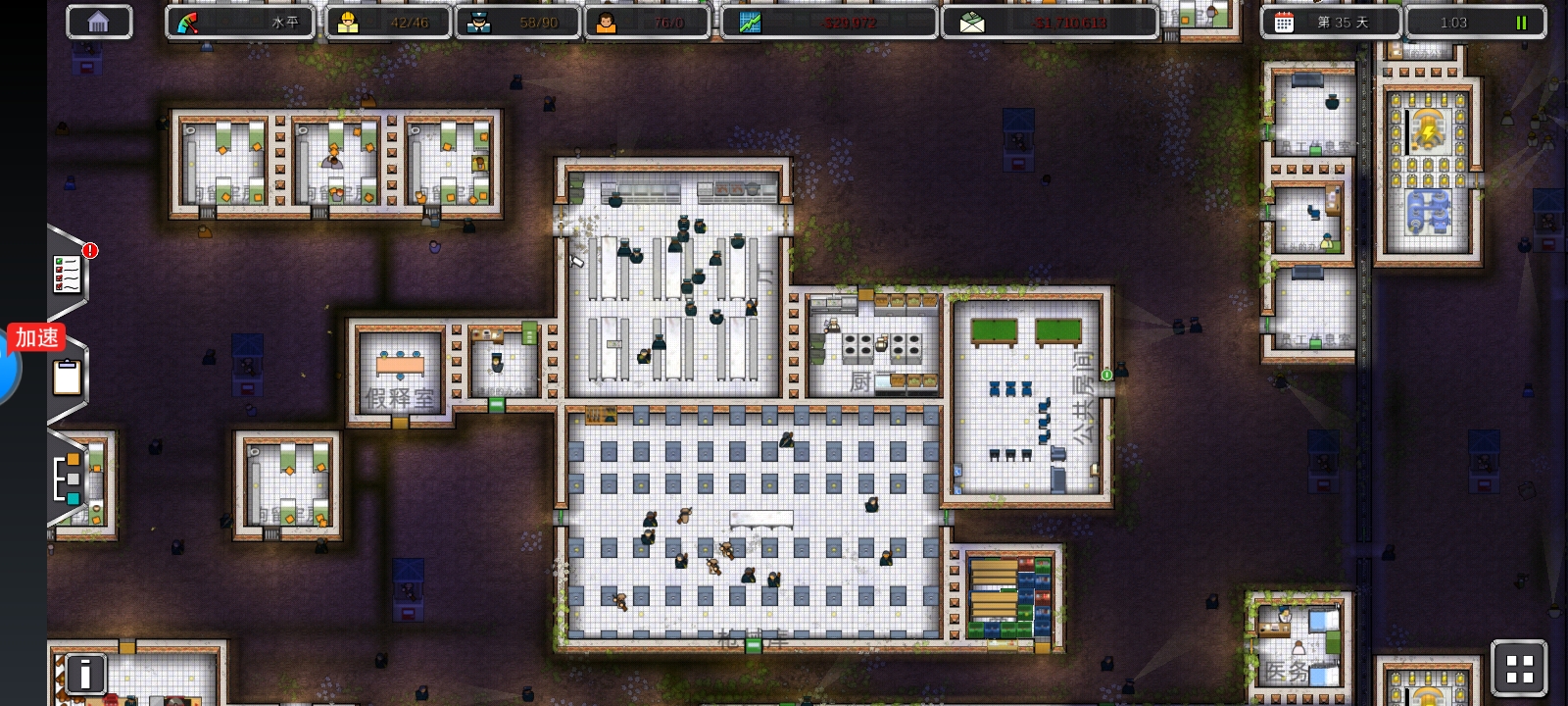
Task: Open the prison main menu building icon
Action: [x=98, y=23]
